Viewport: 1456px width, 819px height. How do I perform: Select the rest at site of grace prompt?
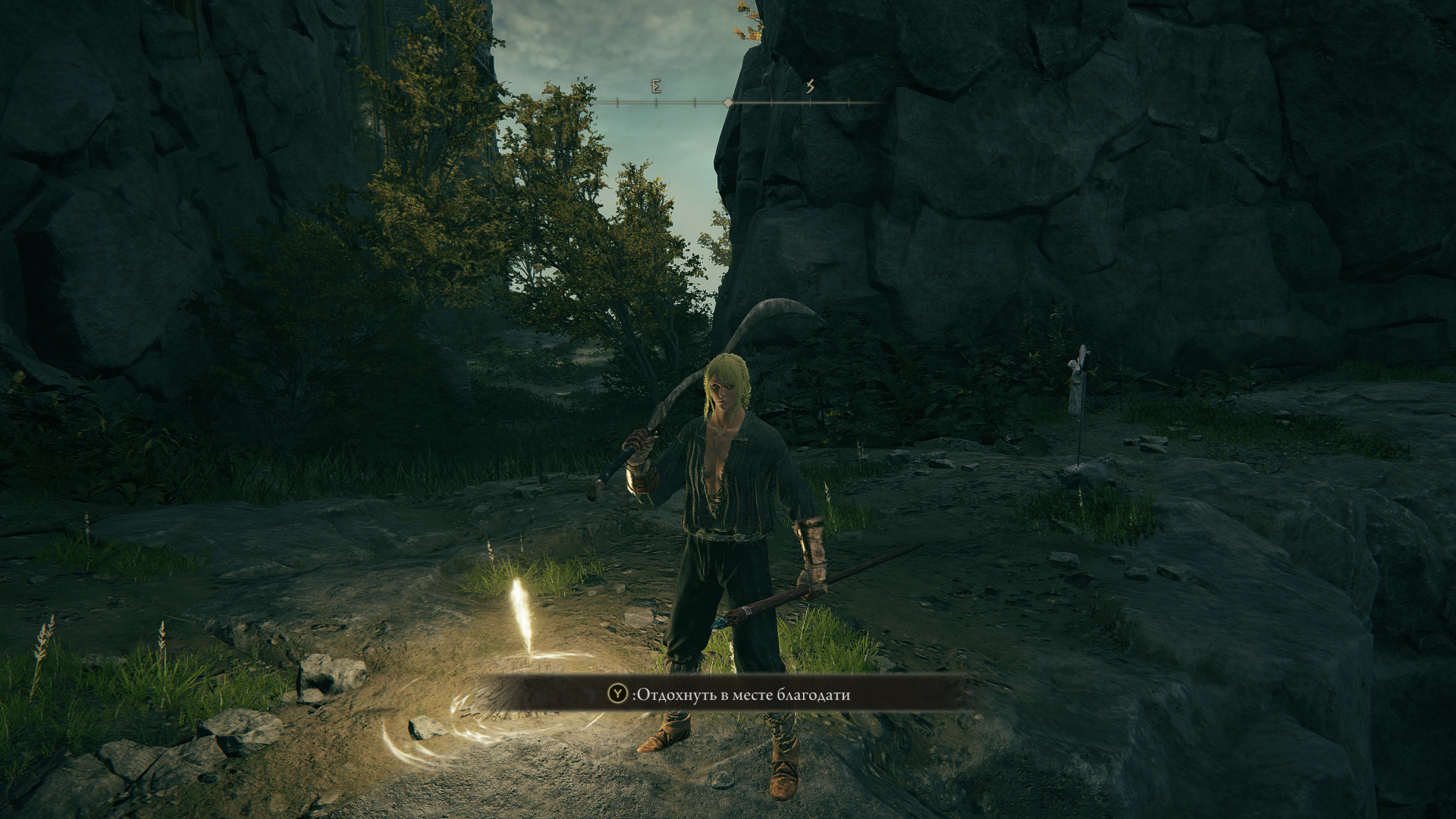coord(729,694)
